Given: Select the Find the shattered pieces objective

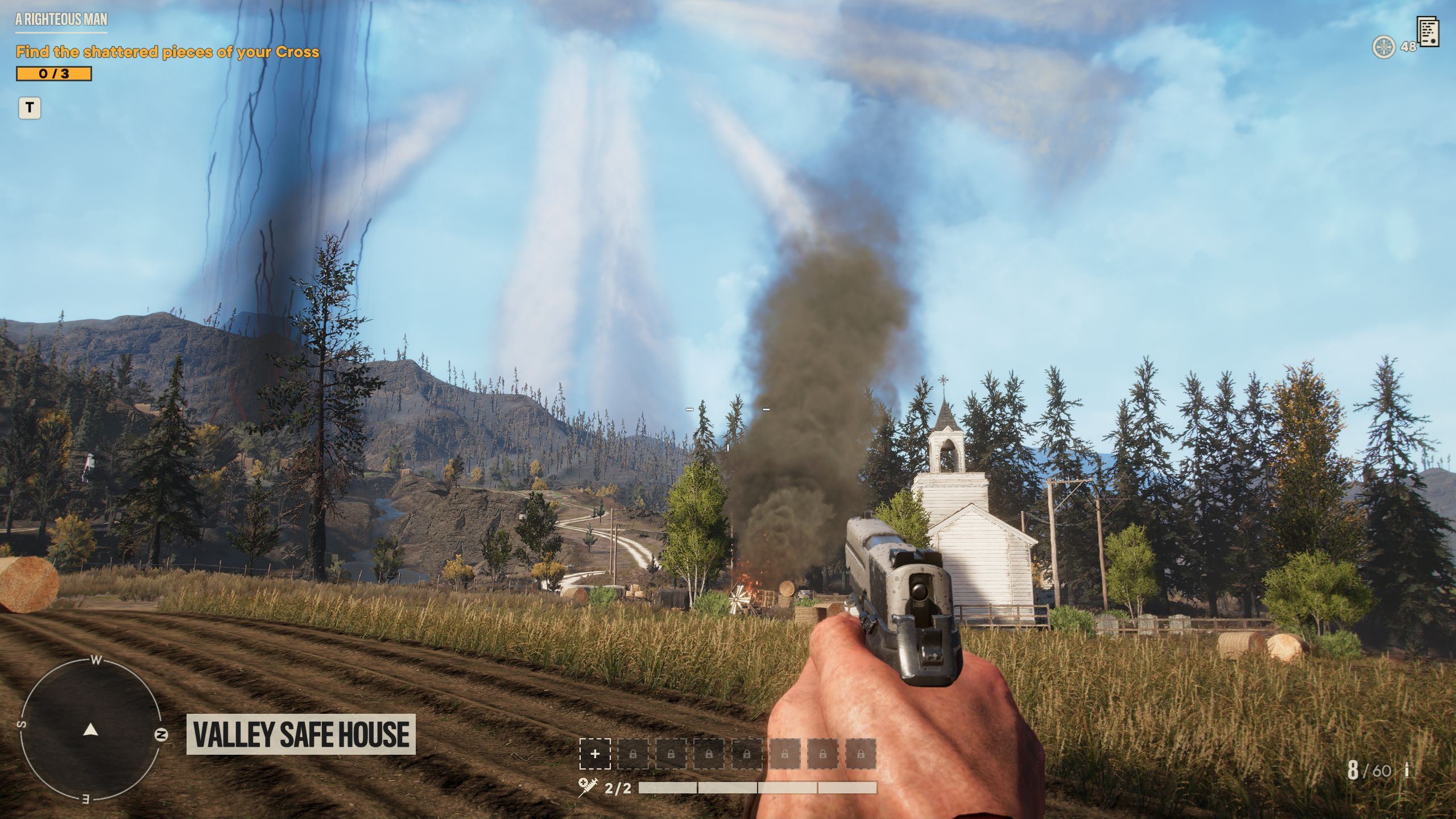Looking at the screenshot, I should (167, 52).
